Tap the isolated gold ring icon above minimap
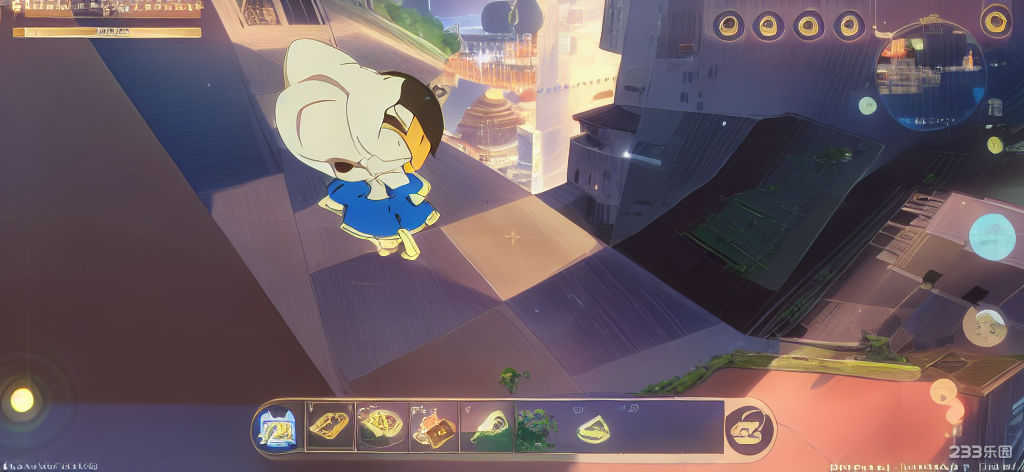 coord(995,21)
